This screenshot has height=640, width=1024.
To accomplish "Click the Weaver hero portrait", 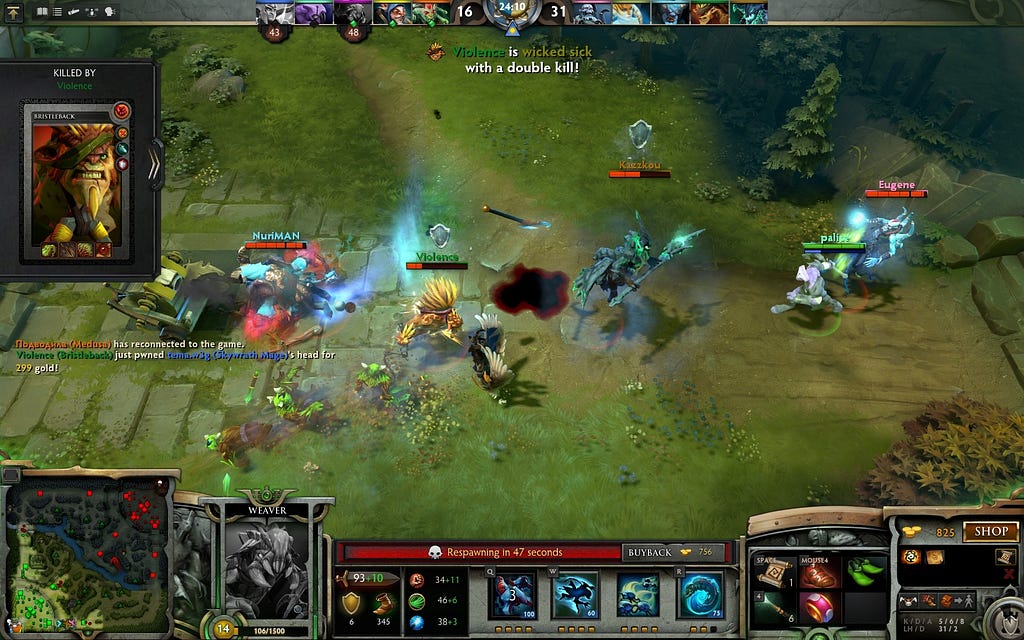I will pyautogui.click(x=266, y=558).
